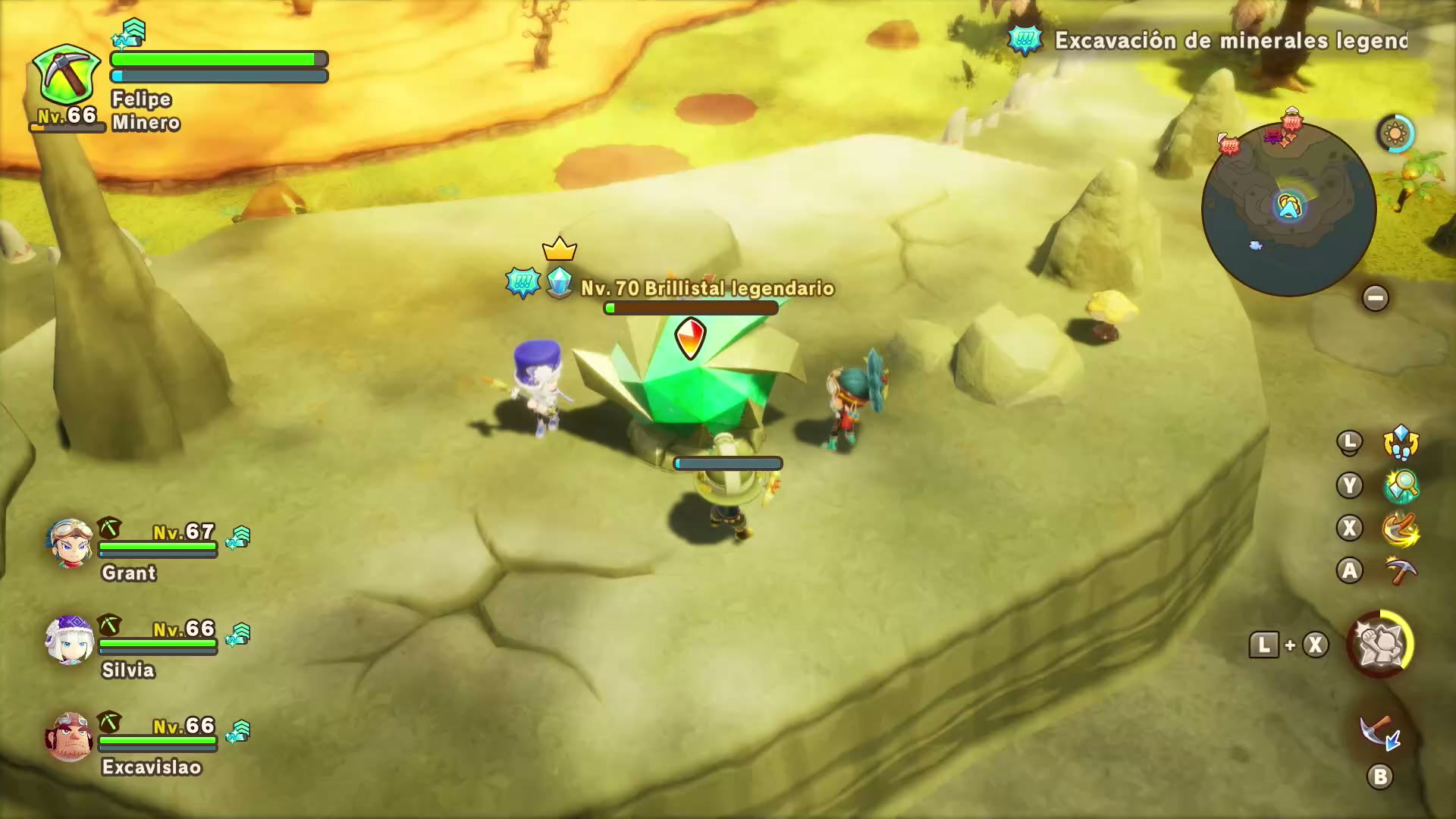Click the sun time-of-day indicator

click(x=1395, y=134)
